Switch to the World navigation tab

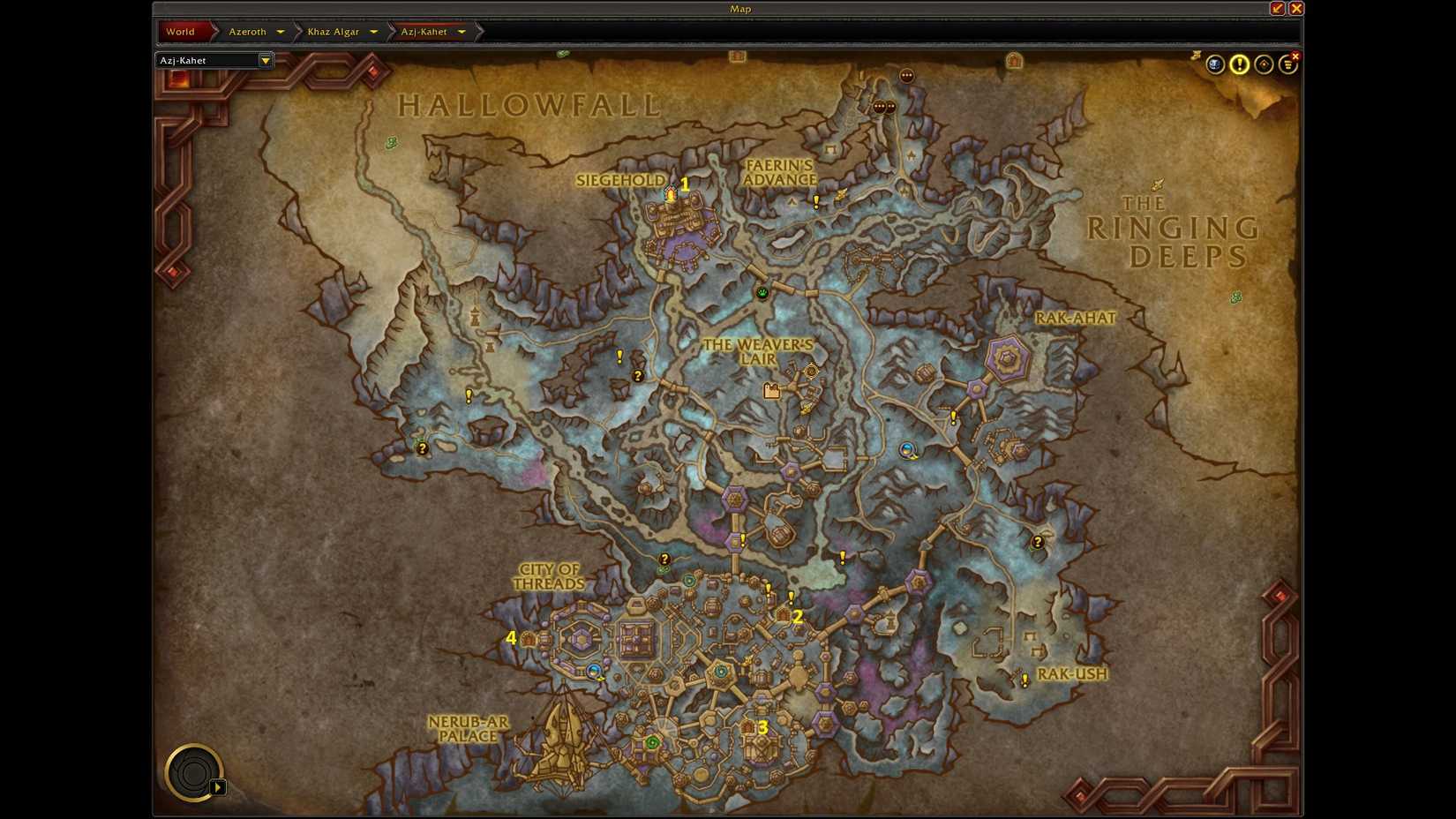pyautogui.click(x=182, y=31)
